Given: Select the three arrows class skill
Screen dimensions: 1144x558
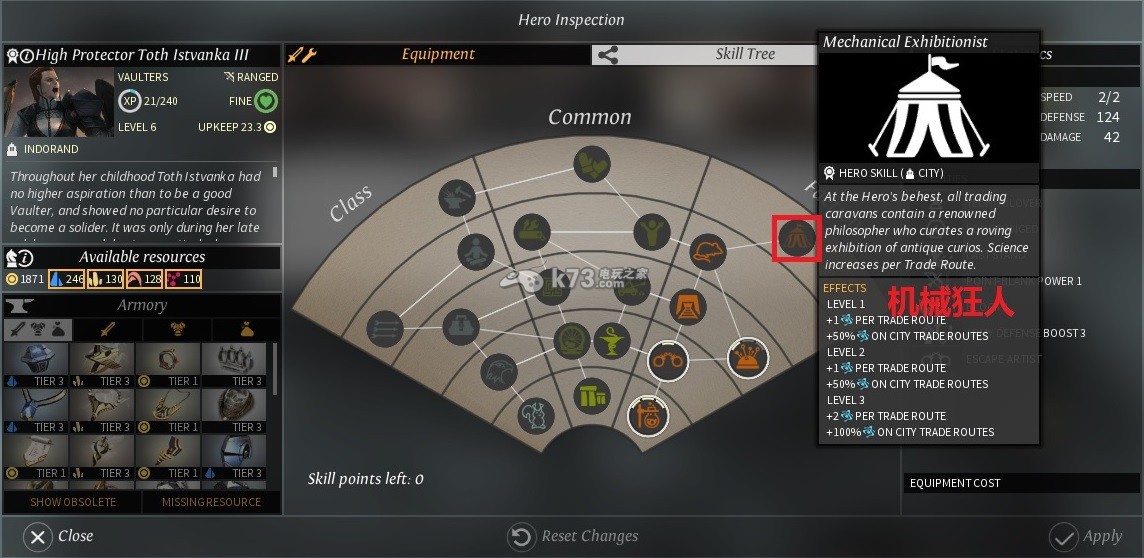Looking at the screenshot, I should (384, 326).
